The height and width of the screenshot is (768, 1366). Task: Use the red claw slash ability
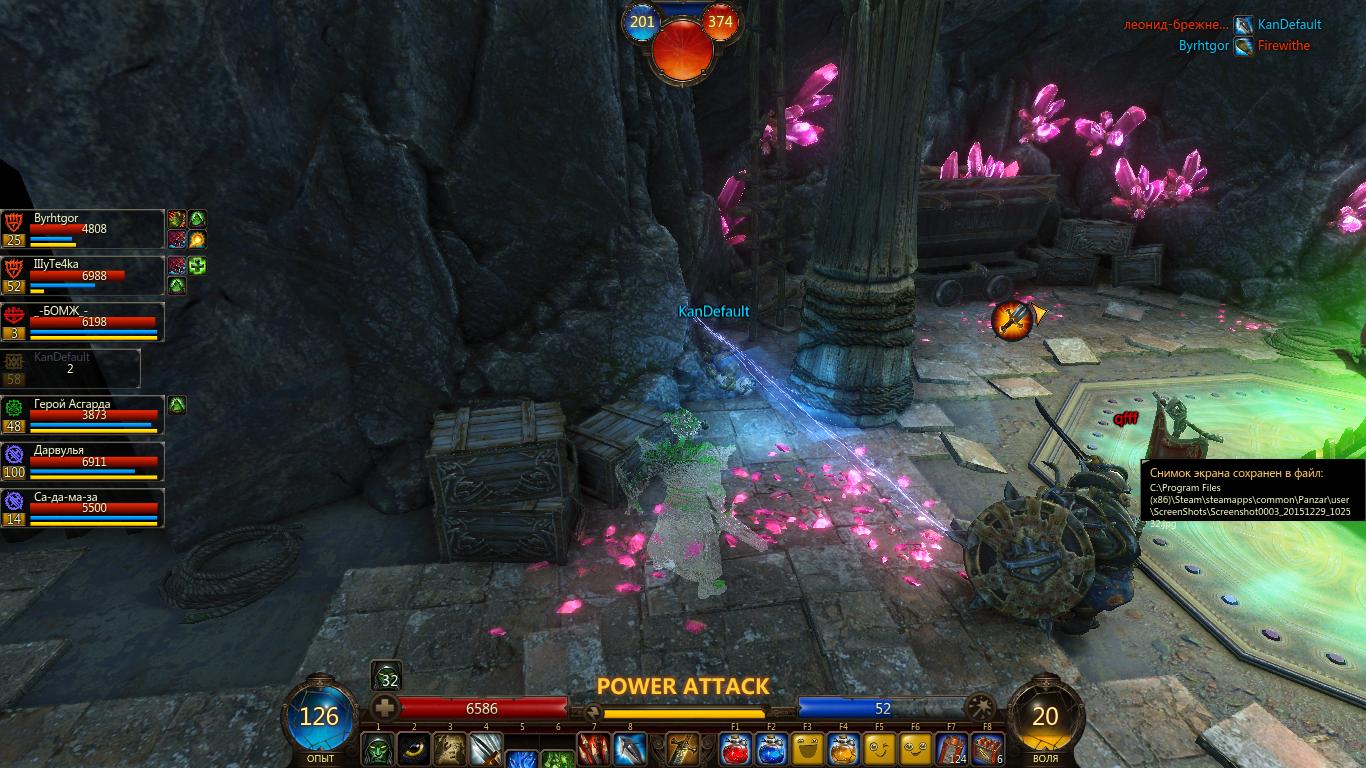(594, 749)
